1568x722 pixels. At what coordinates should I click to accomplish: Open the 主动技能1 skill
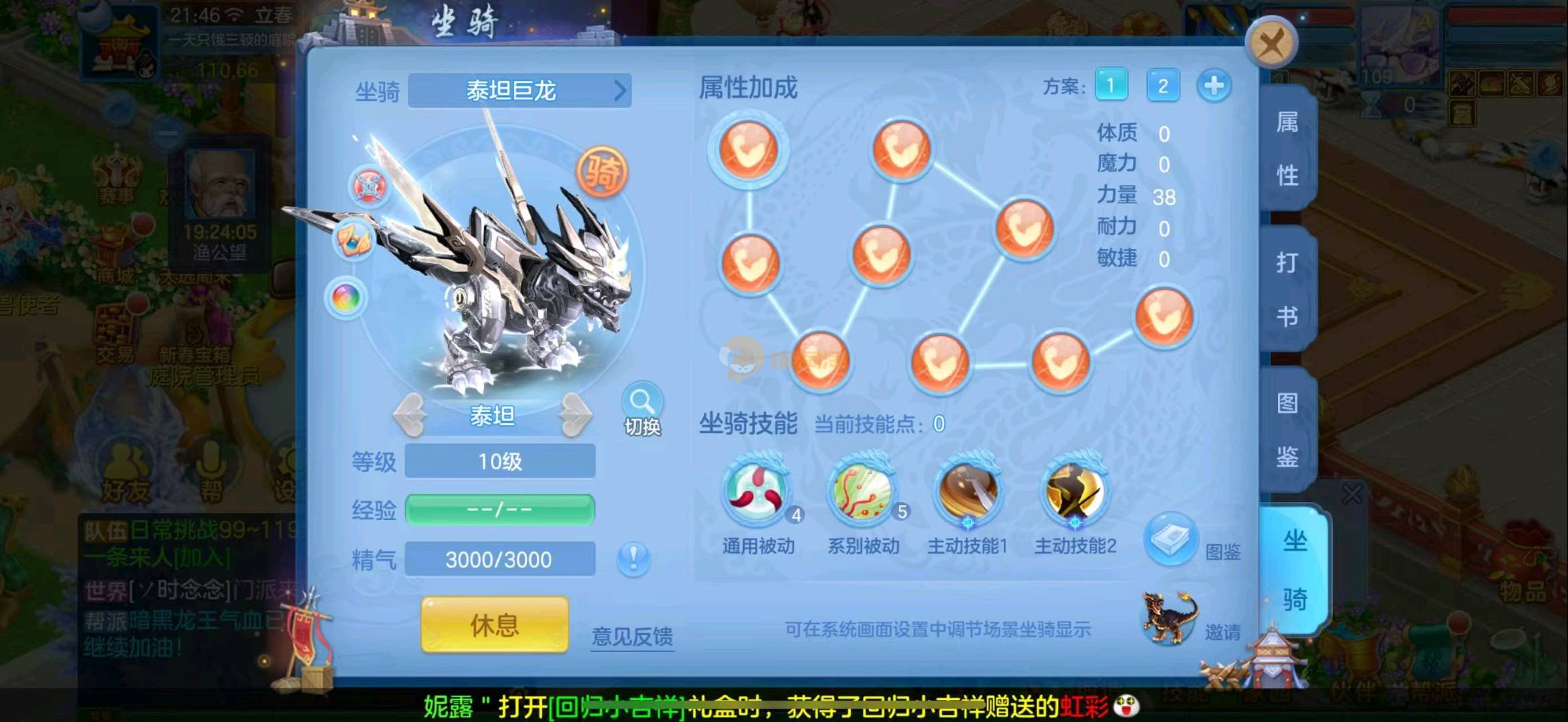click(968, 493)
